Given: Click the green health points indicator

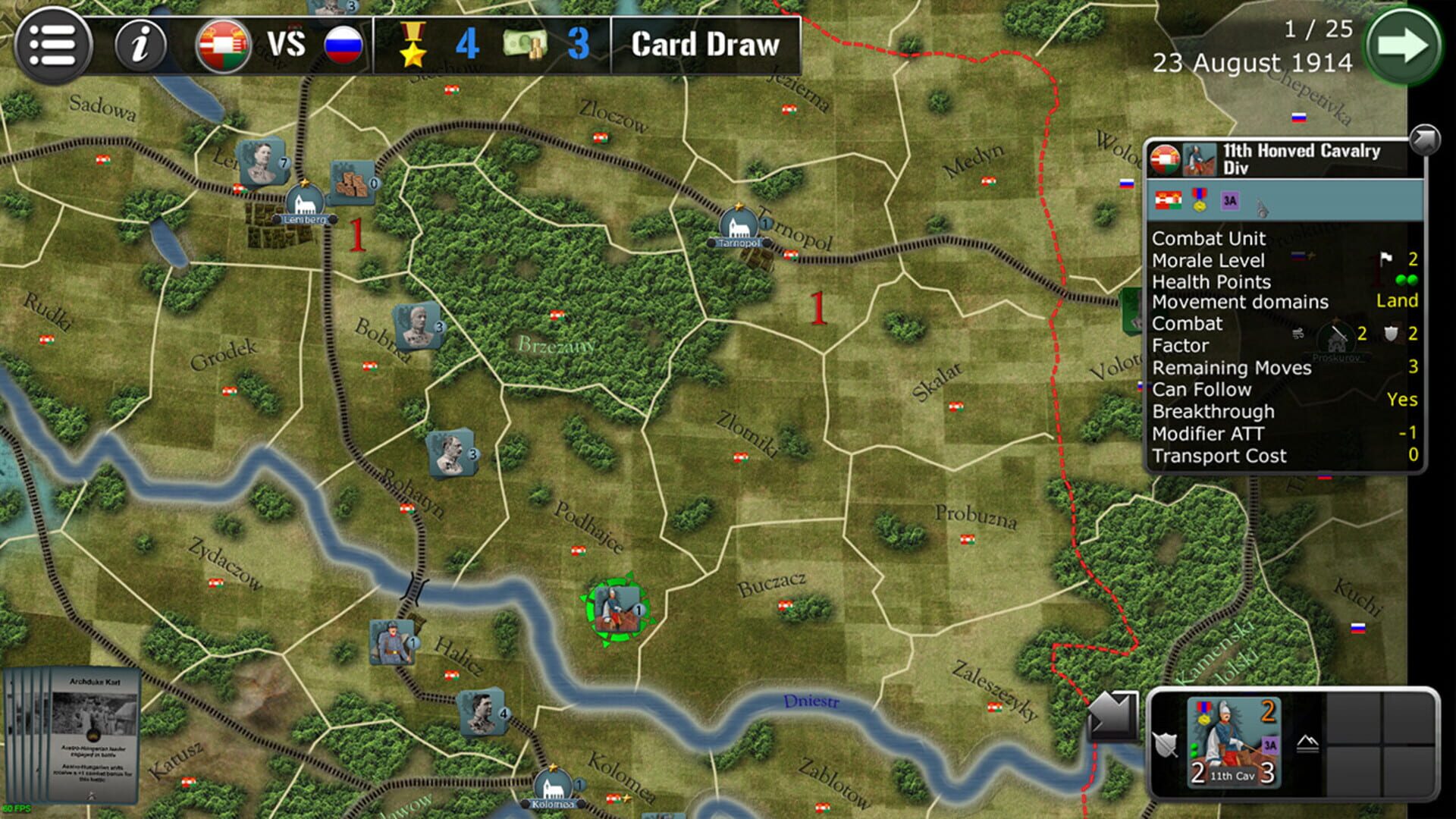Looking at the screenshot, I should tap(1407, 279).
